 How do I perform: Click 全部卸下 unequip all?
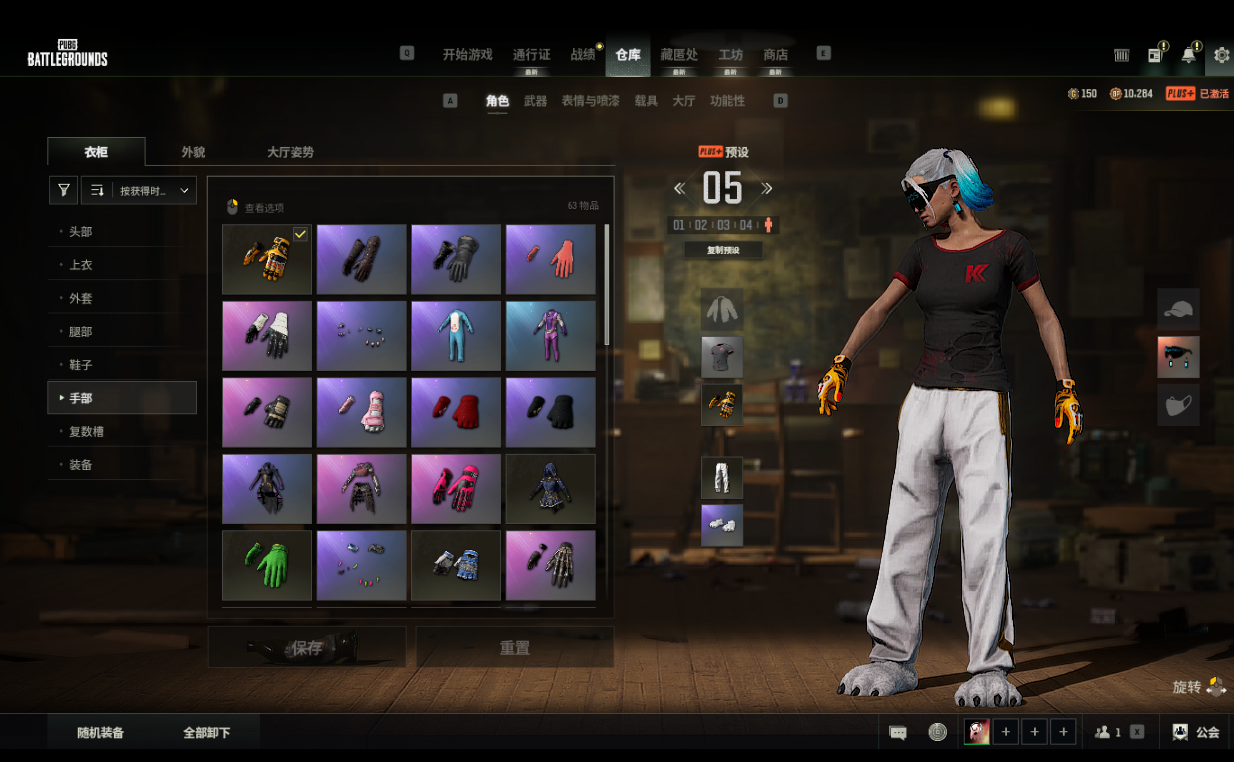coord(206,733)
